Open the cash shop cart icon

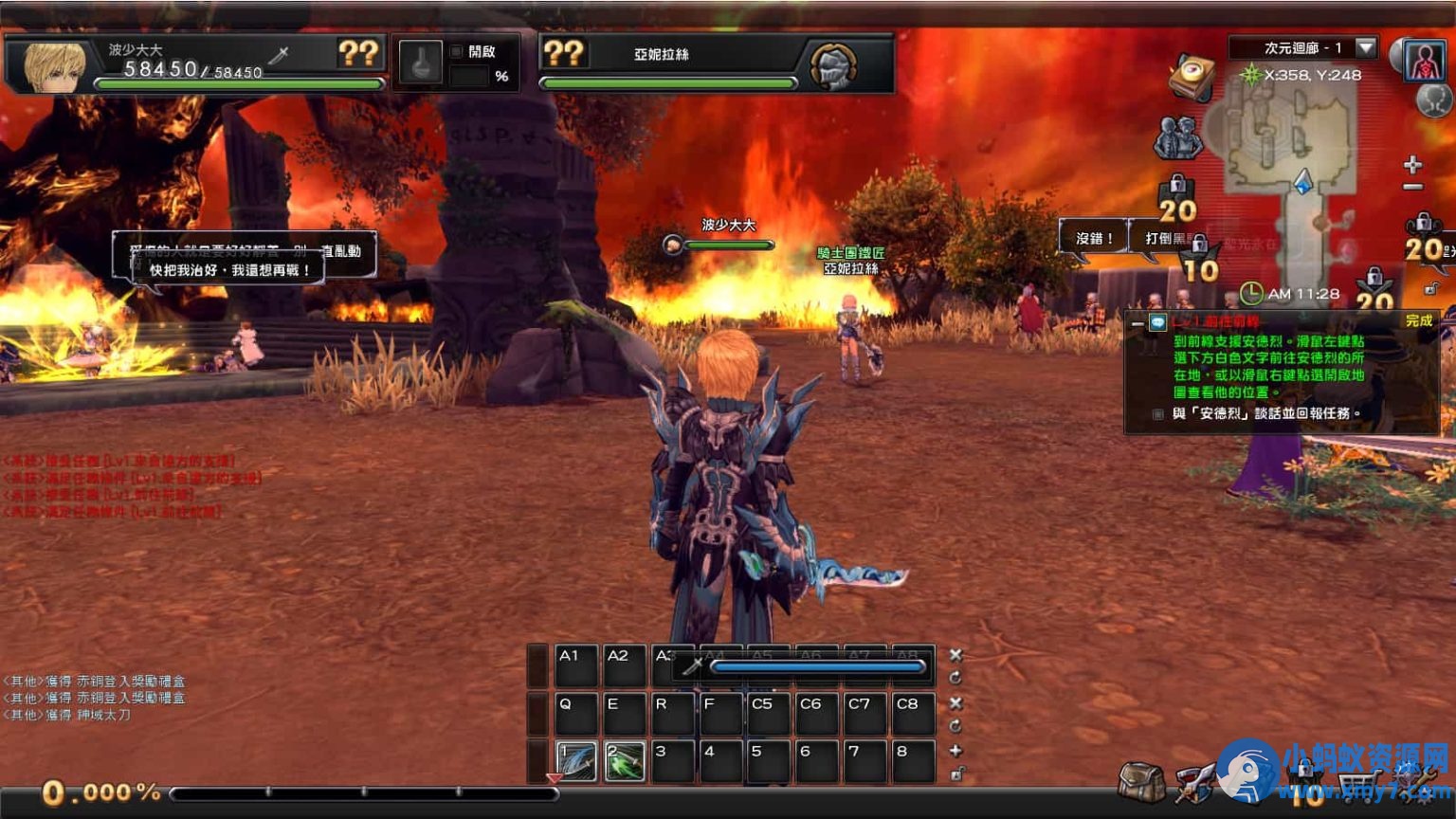[1360, 785]
